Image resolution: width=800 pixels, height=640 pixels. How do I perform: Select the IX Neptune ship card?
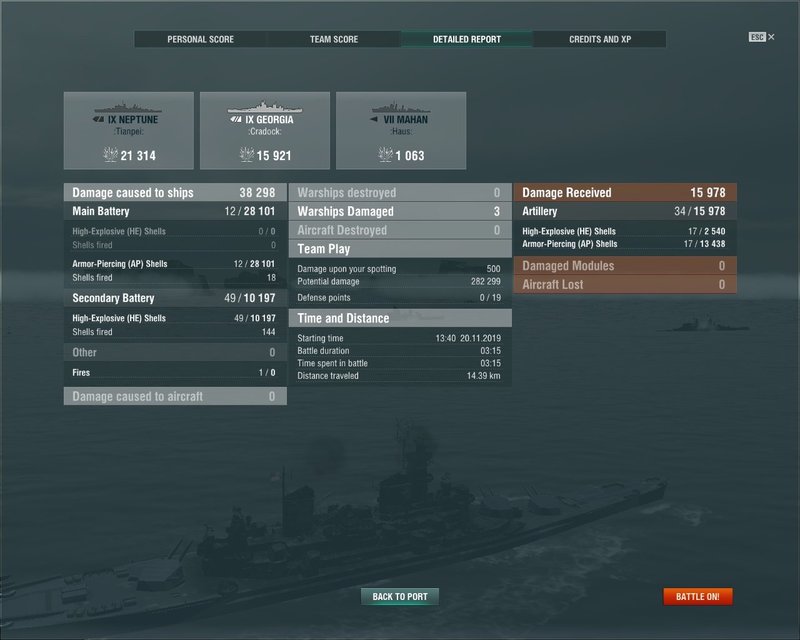[x=128, y=130]
